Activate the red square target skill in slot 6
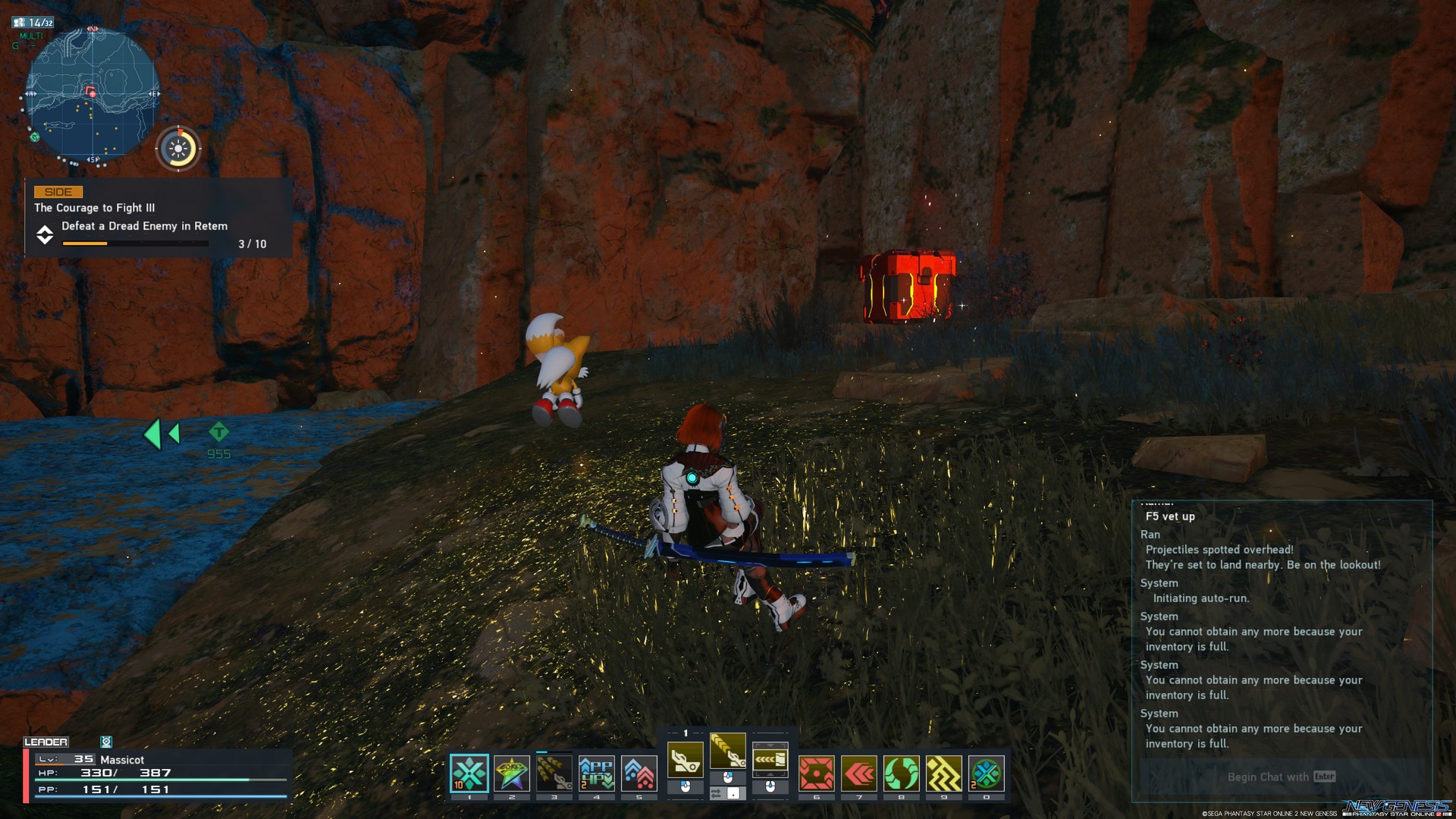Image resolution: width=1456 pixels, height=819 pixels. coord(817,774)
